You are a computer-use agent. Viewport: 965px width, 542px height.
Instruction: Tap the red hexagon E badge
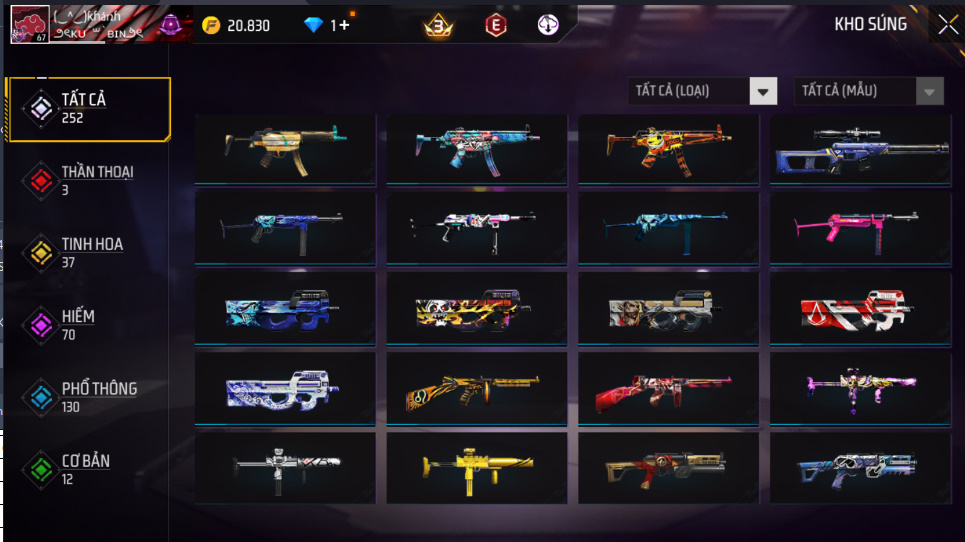[x=494, y=26]
